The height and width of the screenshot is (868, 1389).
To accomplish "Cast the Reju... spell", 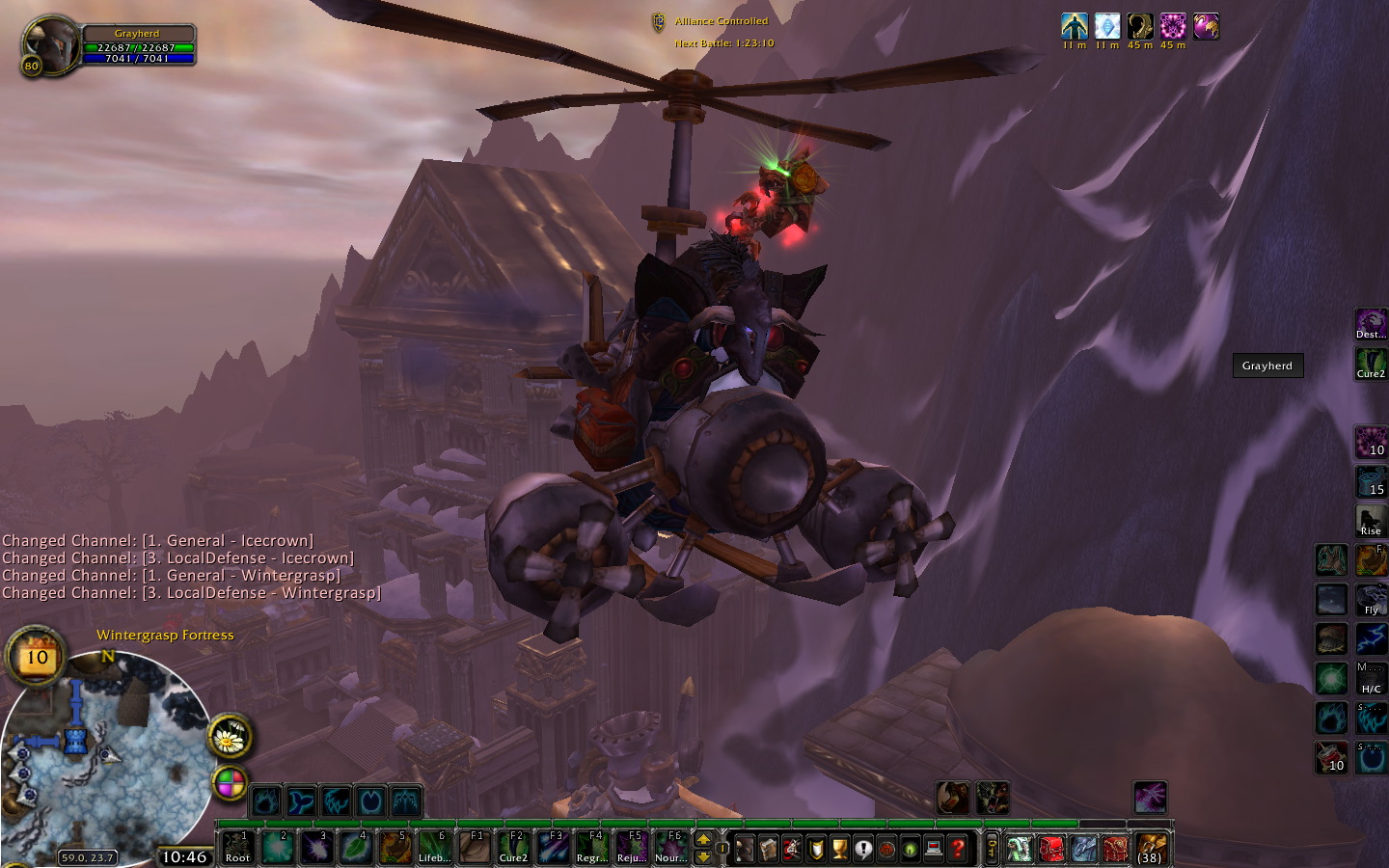I will pyautogui.click(x=631, y=847).
